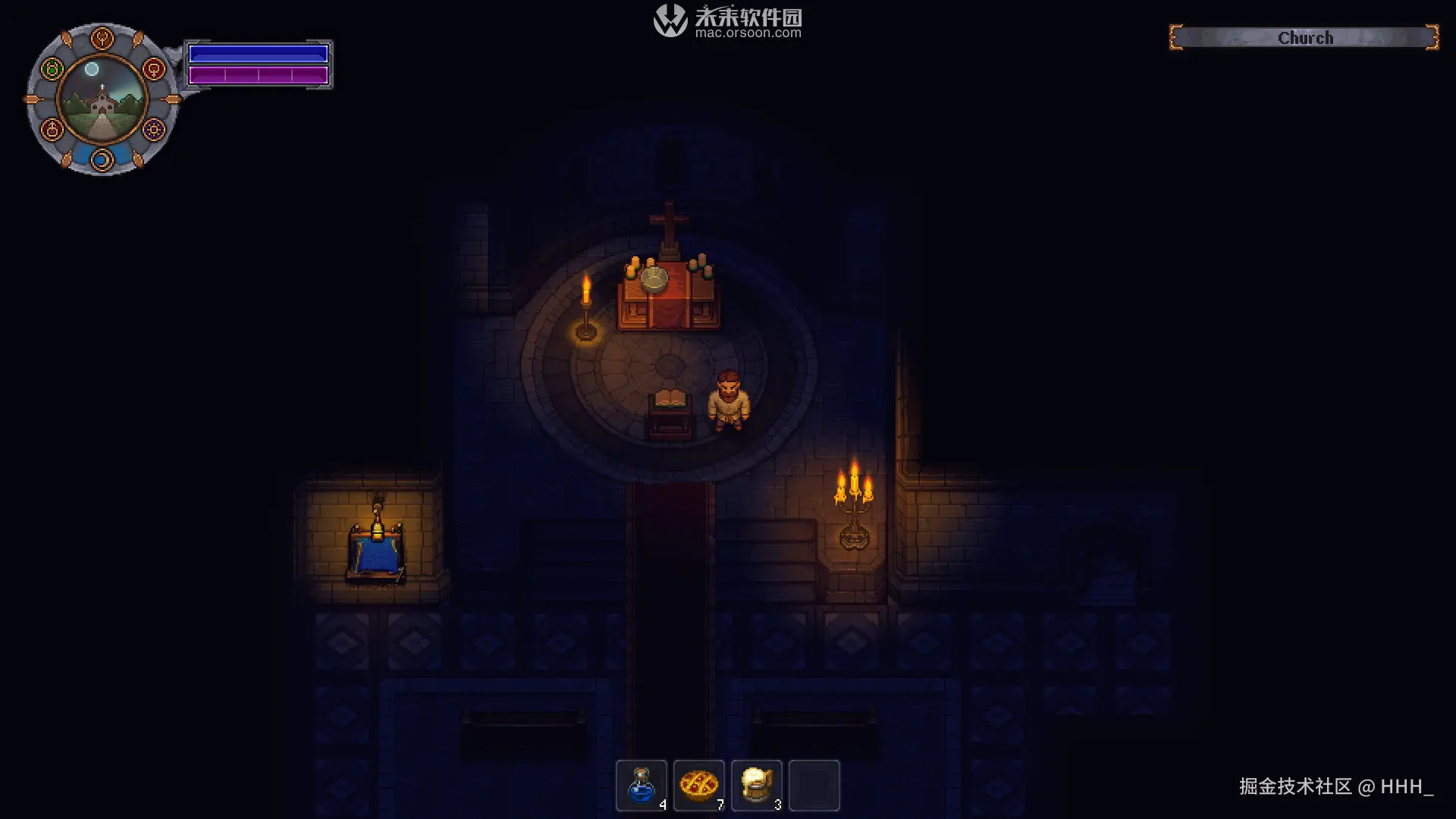Select the blue potion hotbar slot
This screenshot has height=819, width=1456.
642,785
